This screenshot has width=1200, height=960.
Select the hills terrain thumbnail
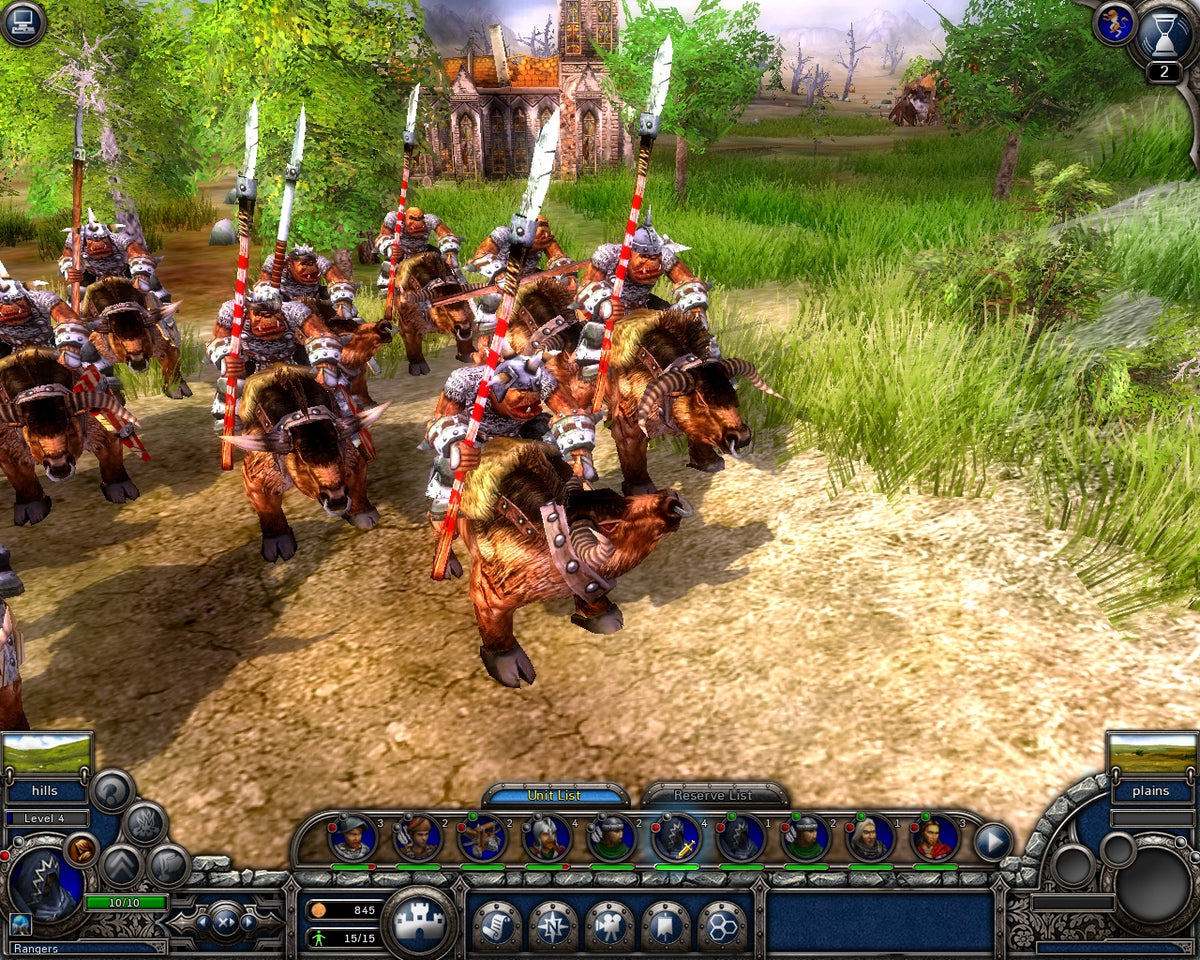pos(47,754)
